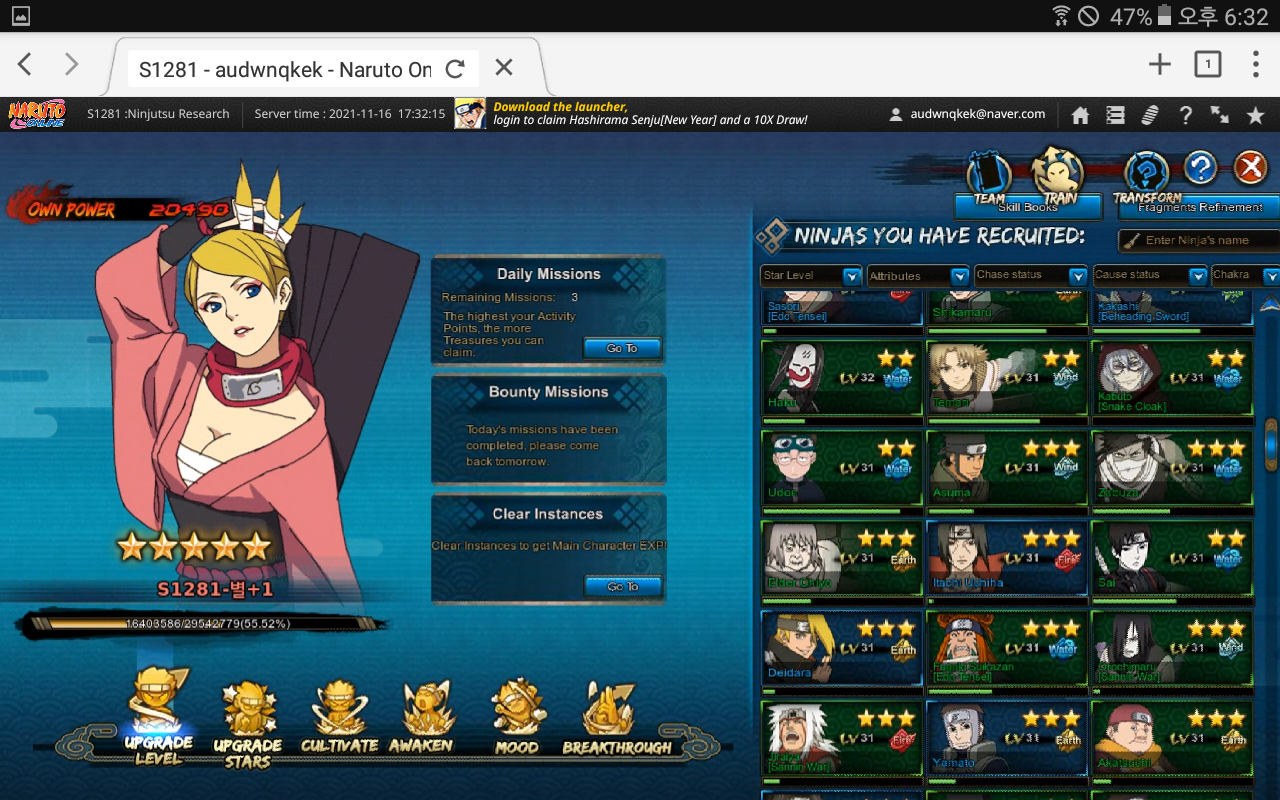Expand the Attributes filter dropdown
This screenshot has height=800, width=1280.
coord(917,276)
